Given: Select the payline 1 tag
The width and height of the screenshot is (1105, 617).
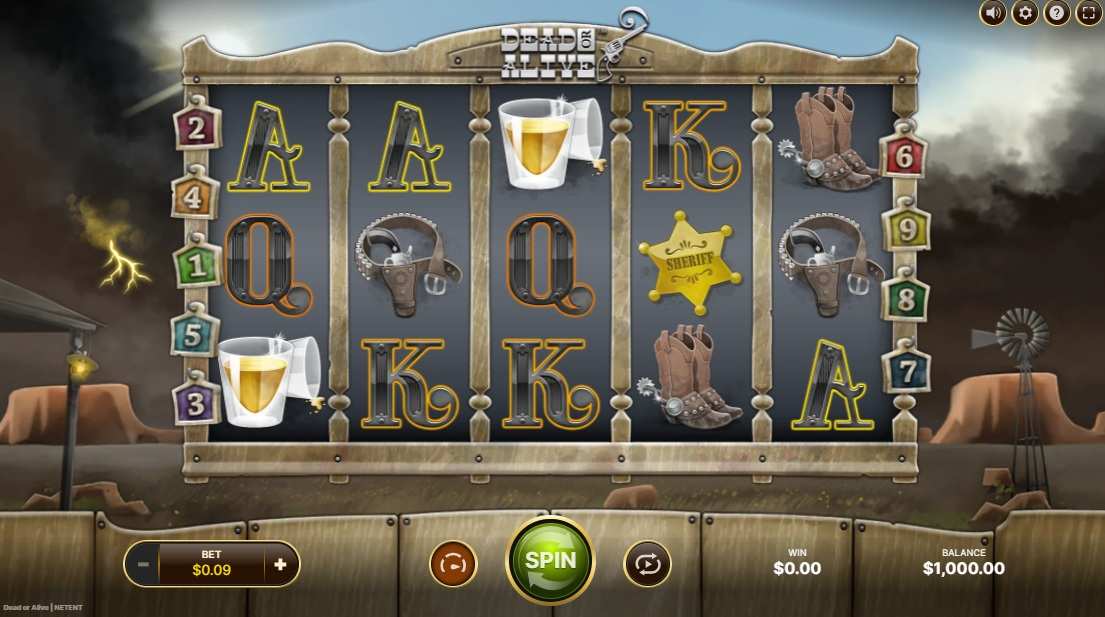Looking at the screenshot, I should click(196, 266).
